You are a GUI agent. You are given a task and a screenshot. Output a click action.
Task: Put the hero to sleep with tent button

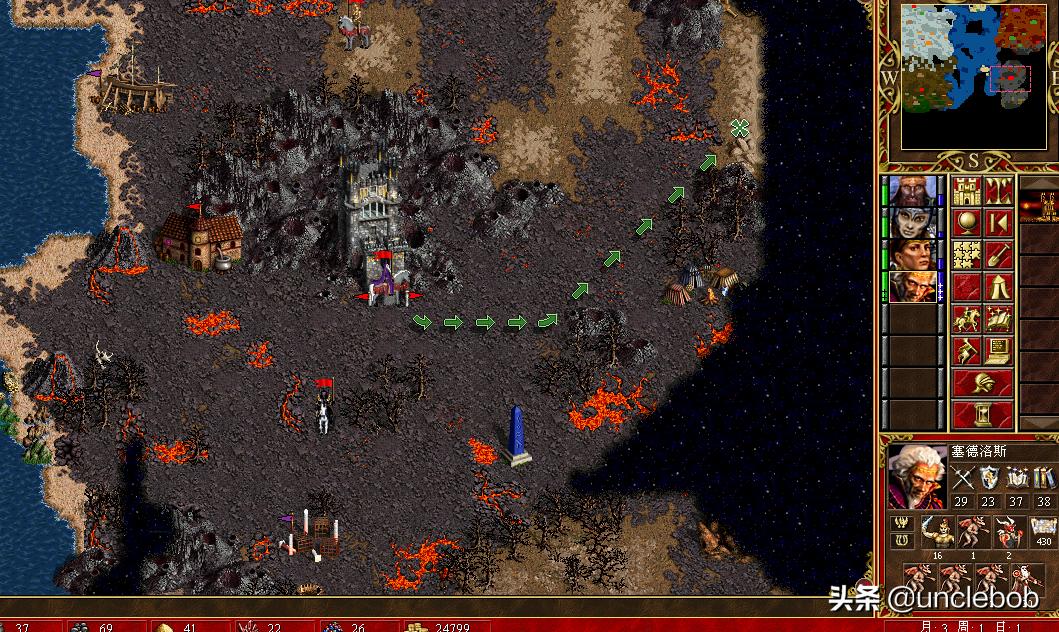998,287
